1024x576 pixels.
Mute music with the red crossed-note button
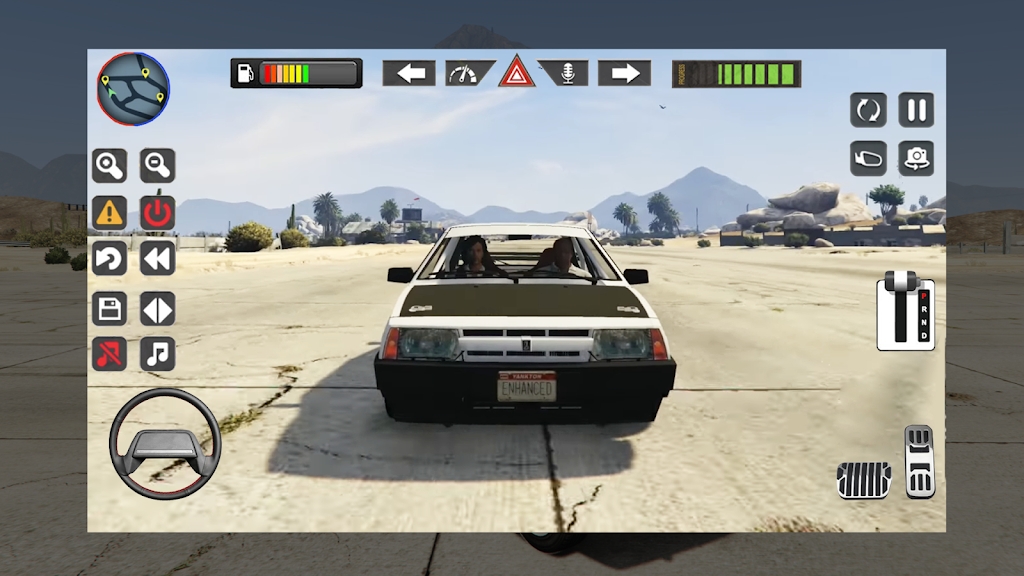(110, 354)
